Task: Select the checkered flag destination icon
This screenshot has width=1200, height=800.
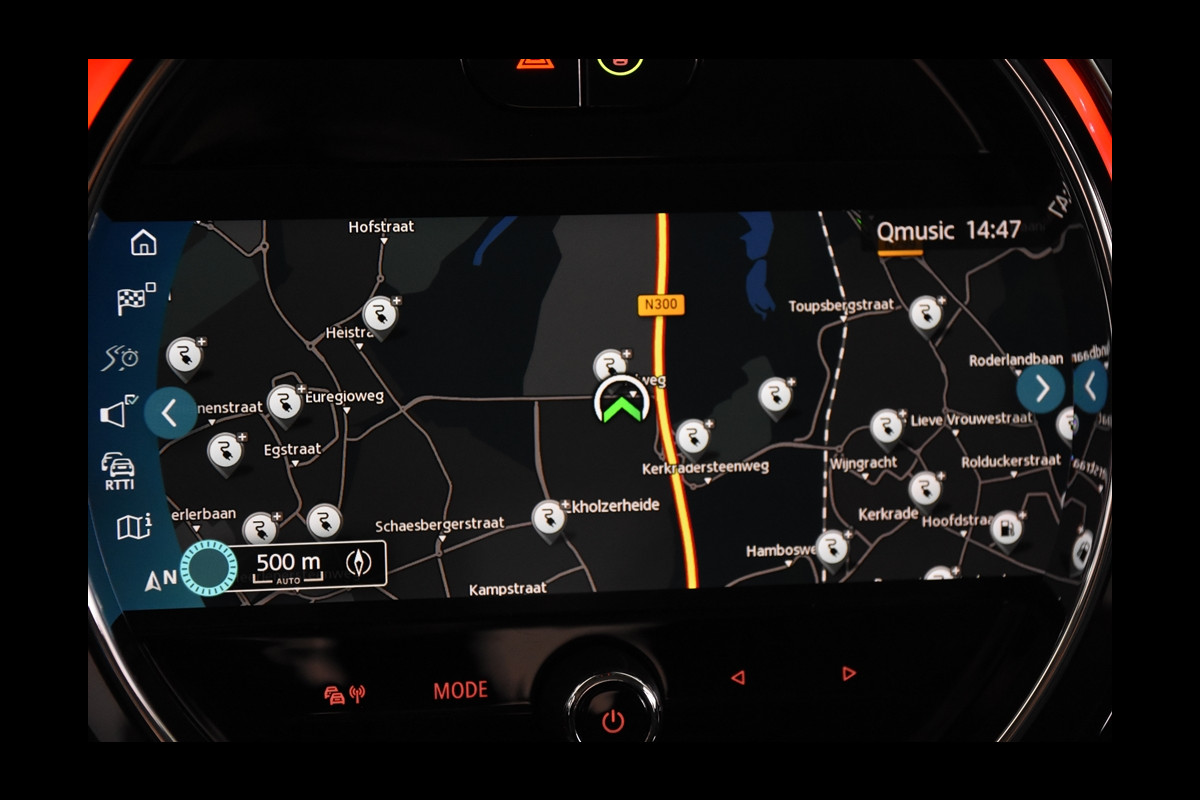Action: (x=135, y=299)
